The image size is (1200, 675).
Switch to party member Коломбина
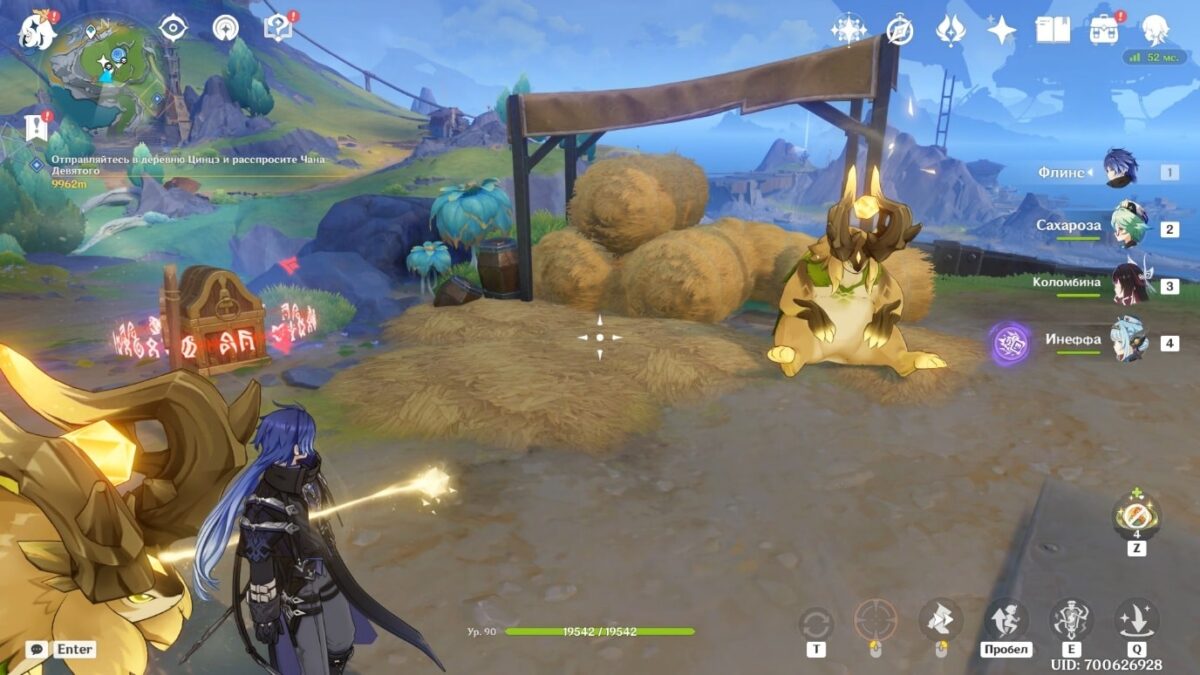pyautogui.click(x=1128, y=282)
